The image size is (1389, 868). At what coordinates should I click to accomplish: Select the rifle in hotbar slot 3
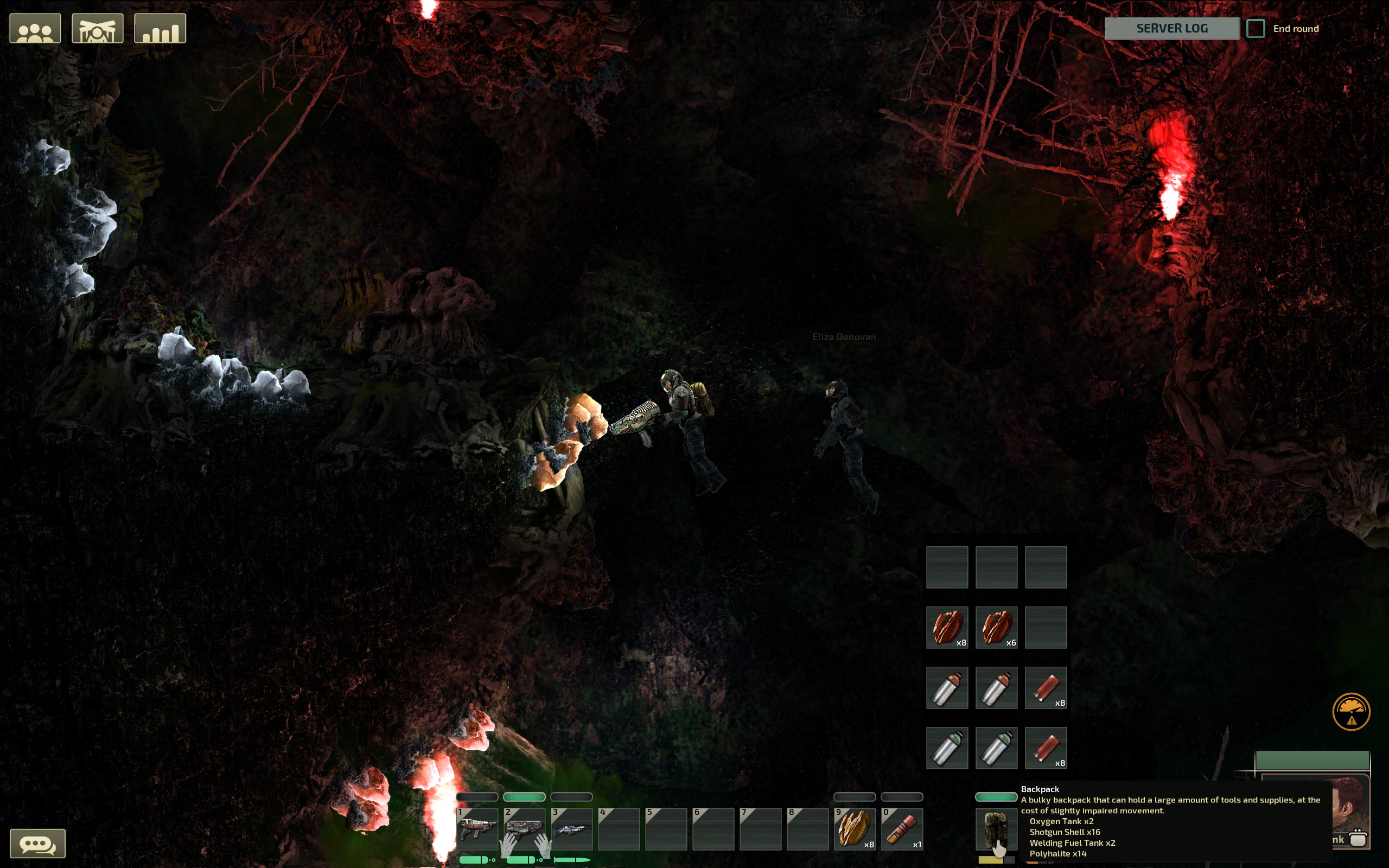coord(573,828)
